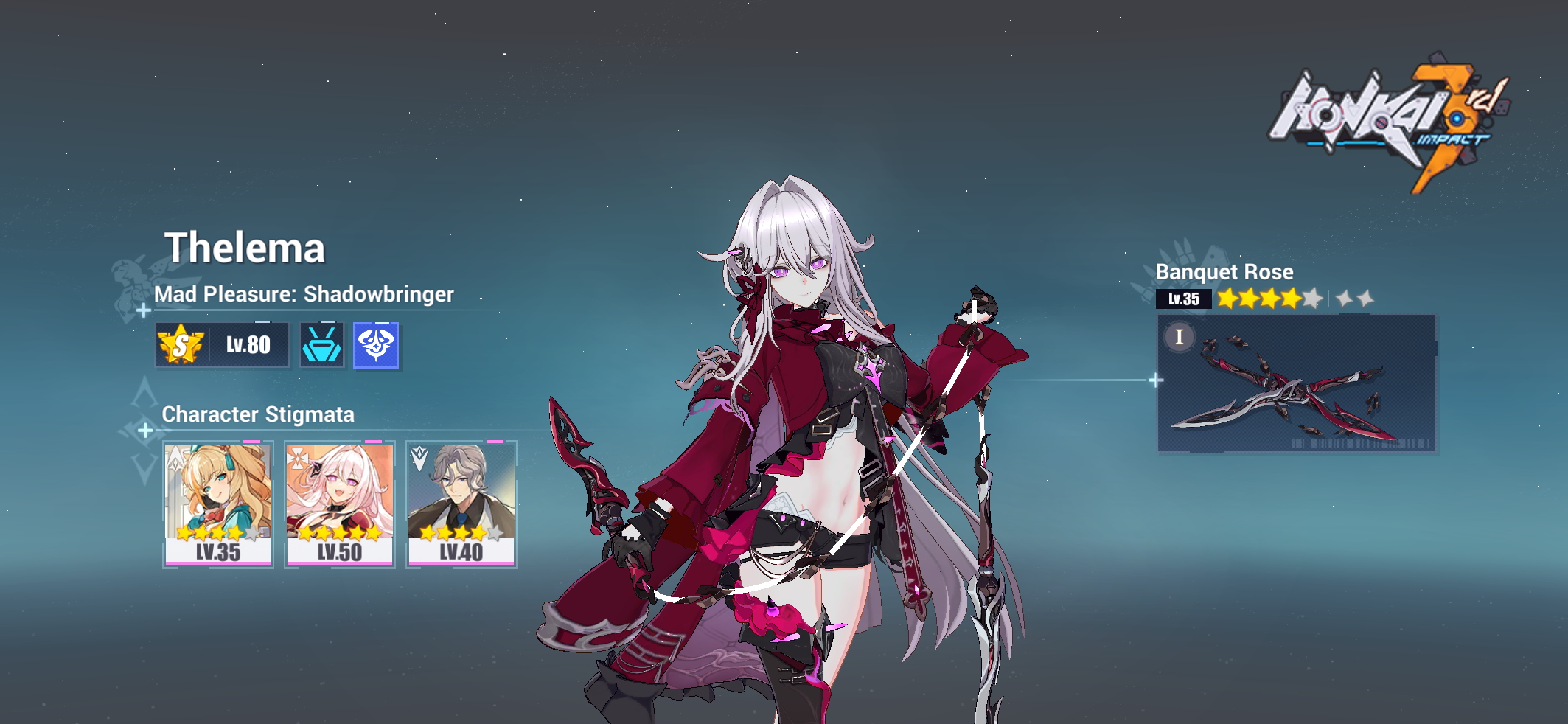
Task: Toggle the fifth star on Banquet Rose rating
Action: click(x=1312, y=299)
